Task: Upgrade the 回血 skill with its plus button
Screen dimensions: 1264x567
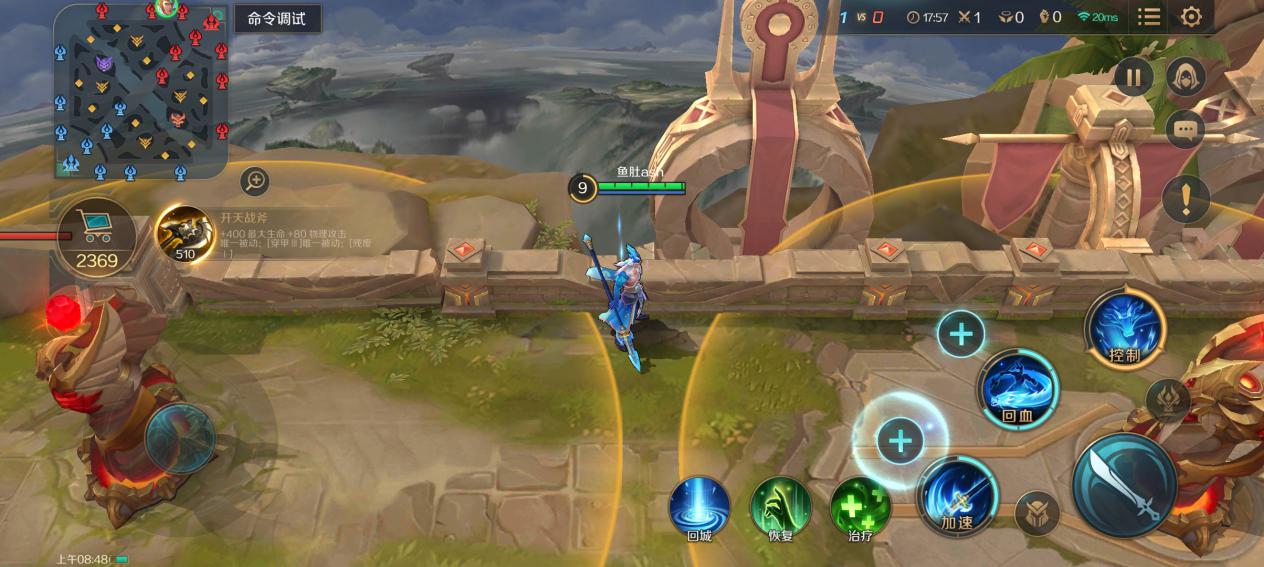Action: click(961, 333)
